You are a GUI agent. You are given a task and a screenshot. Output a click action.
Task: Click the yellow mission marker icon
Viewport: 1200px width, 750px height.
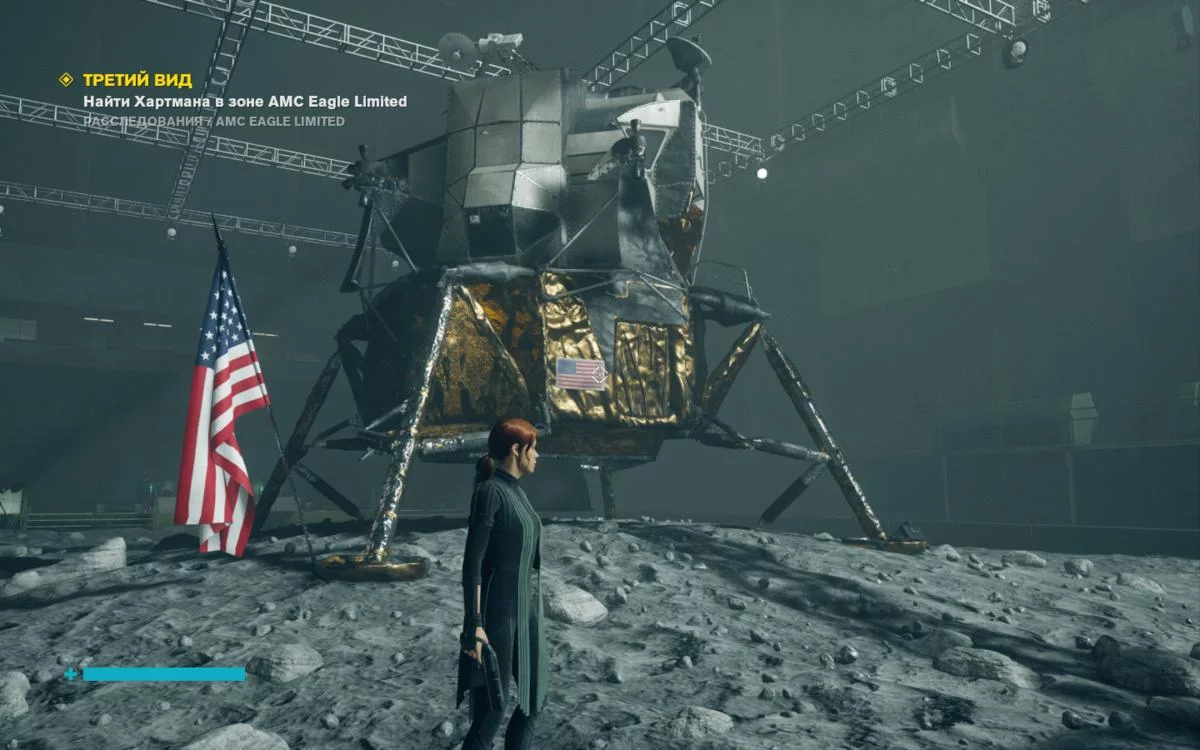tap(66, 80)
